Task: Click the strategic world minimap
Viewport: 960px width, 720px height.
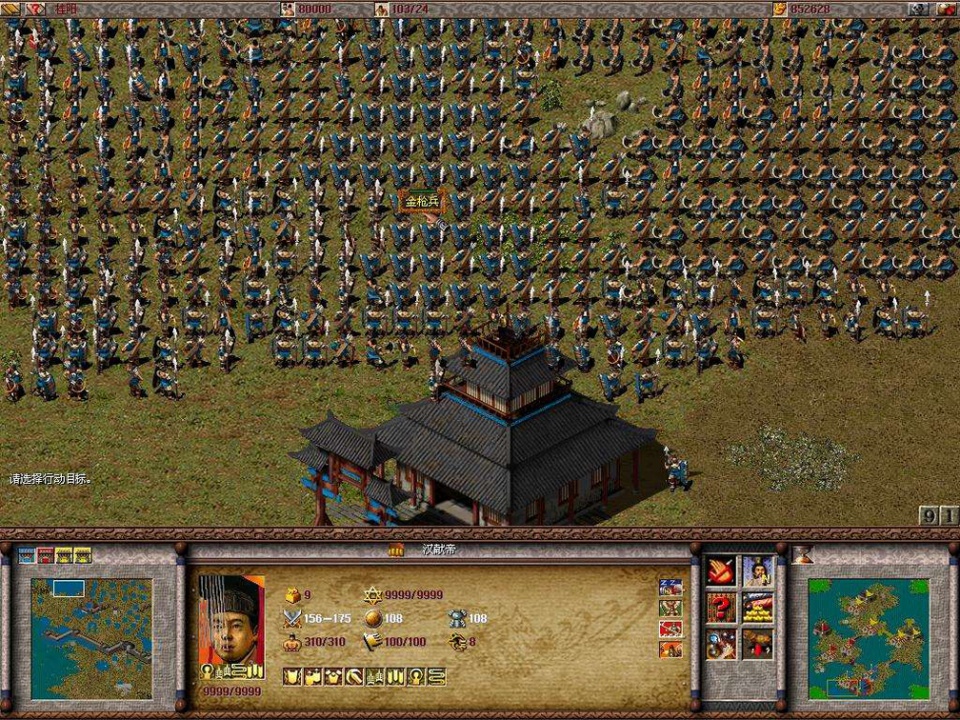Action: tap(868, 638)
